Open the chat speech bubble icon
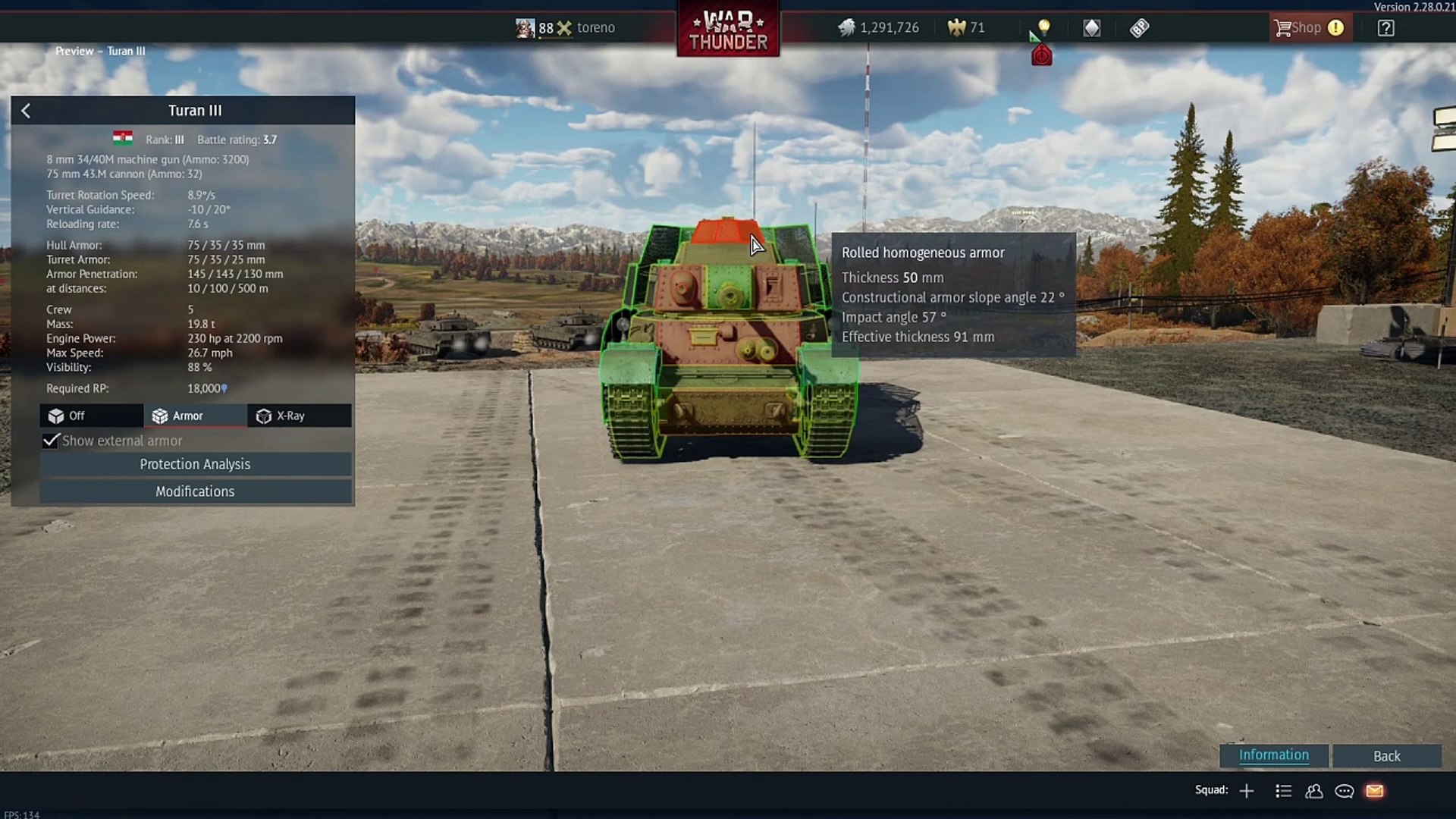 (x=1345, y=791)
